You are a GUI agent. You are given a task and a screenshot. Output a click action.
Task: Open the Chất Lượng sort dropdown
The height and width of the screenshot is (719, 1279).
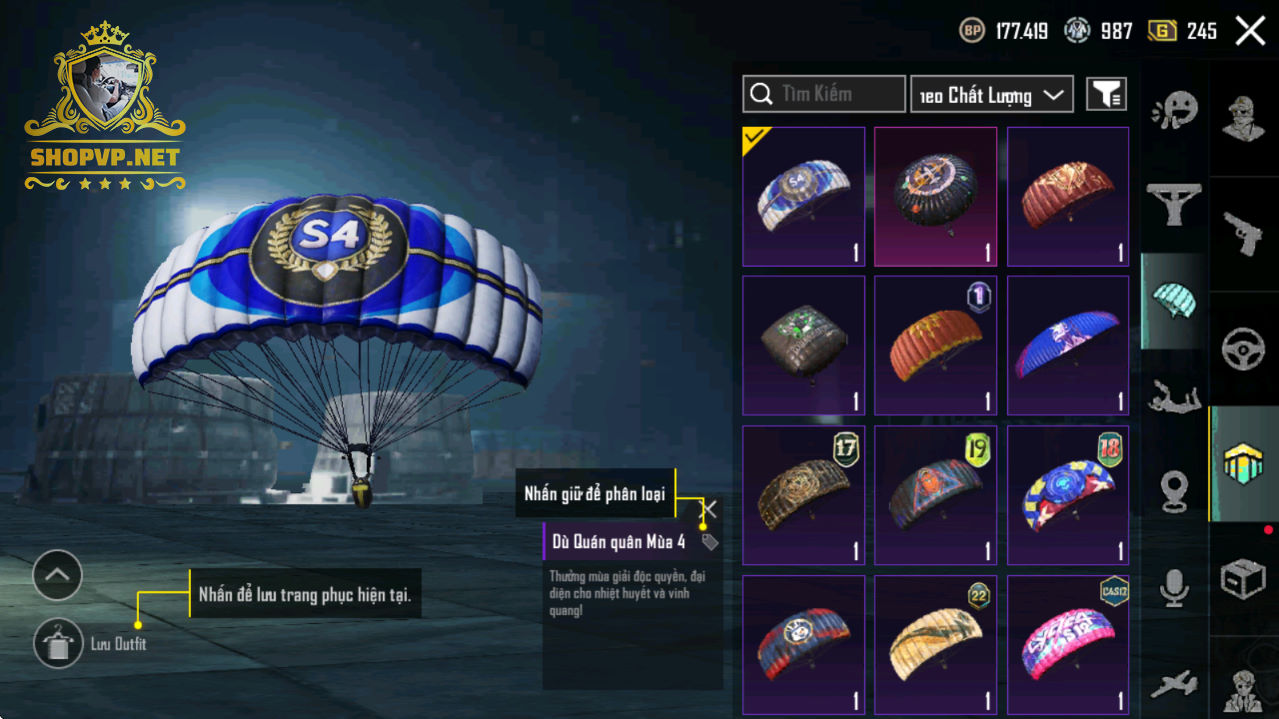pyautogui.click(x=991, y=94)
